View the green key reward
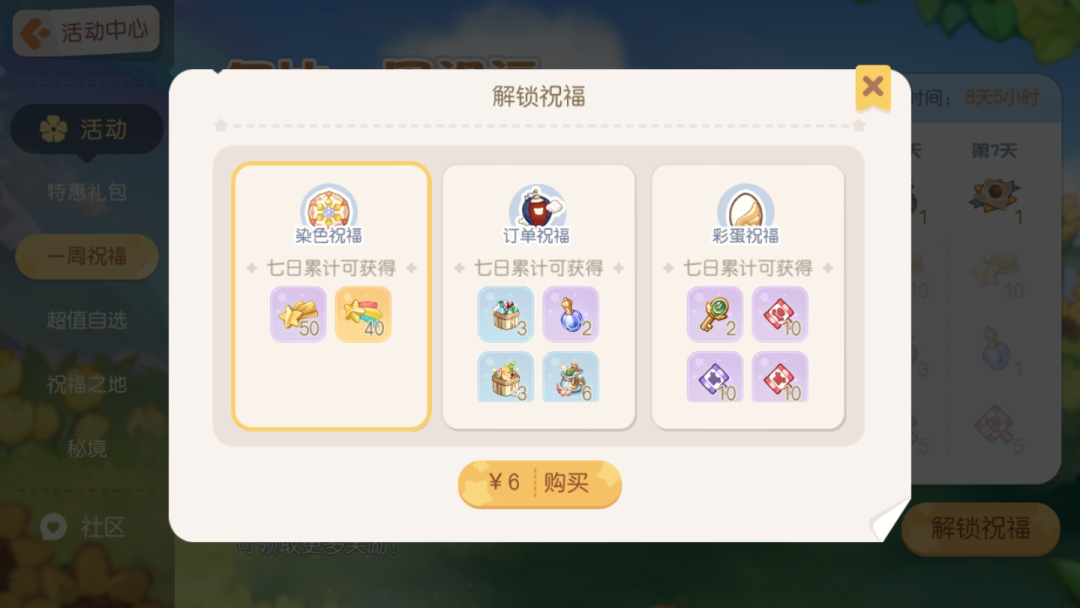The width and height of the screenshot is (1080, 608). (715, 314)
